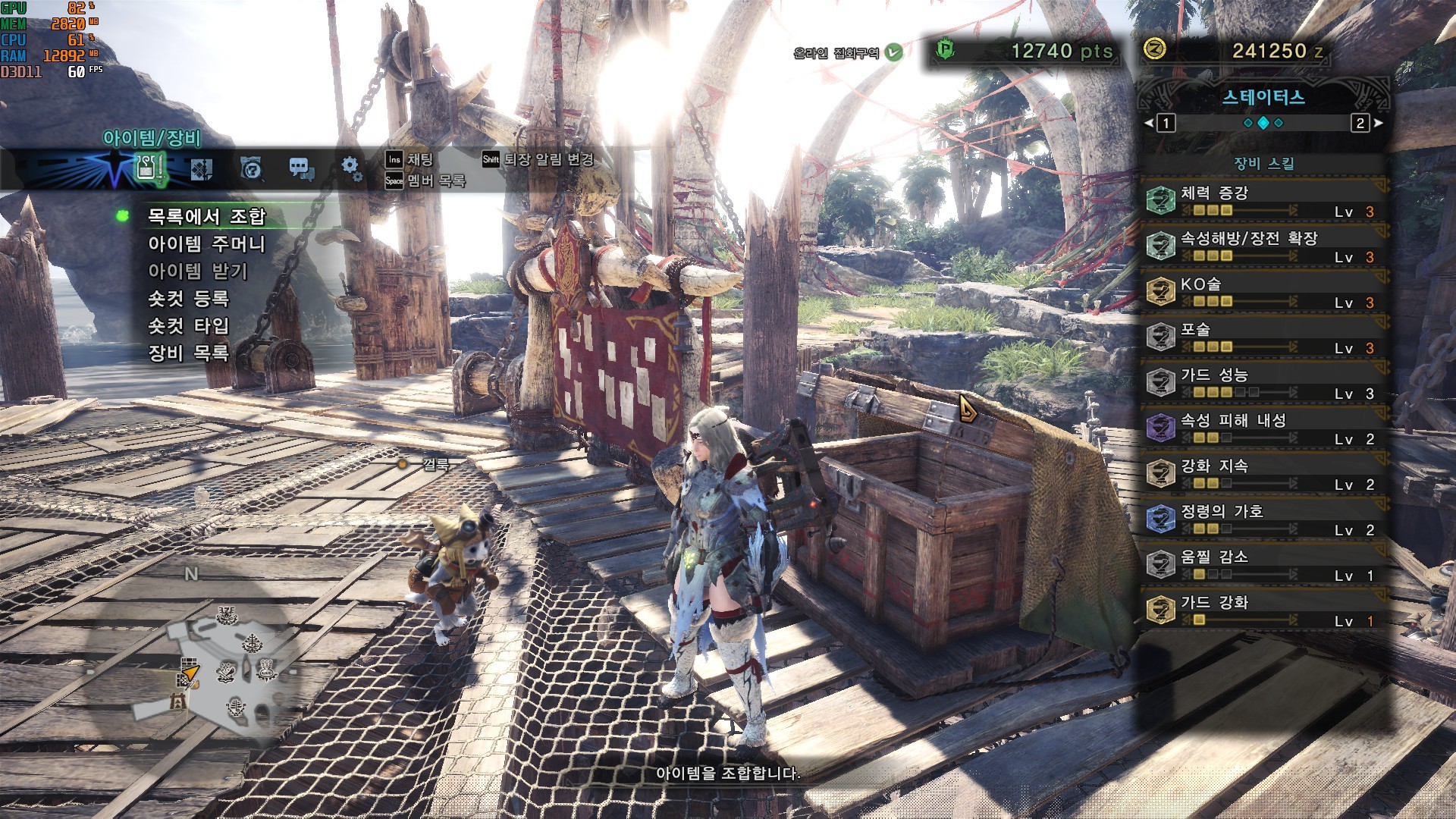The image size is (1456, 819).
Task: Switch to the 아이템/장비 bottle-and-sword tab
Action: [x=149, y=167]
